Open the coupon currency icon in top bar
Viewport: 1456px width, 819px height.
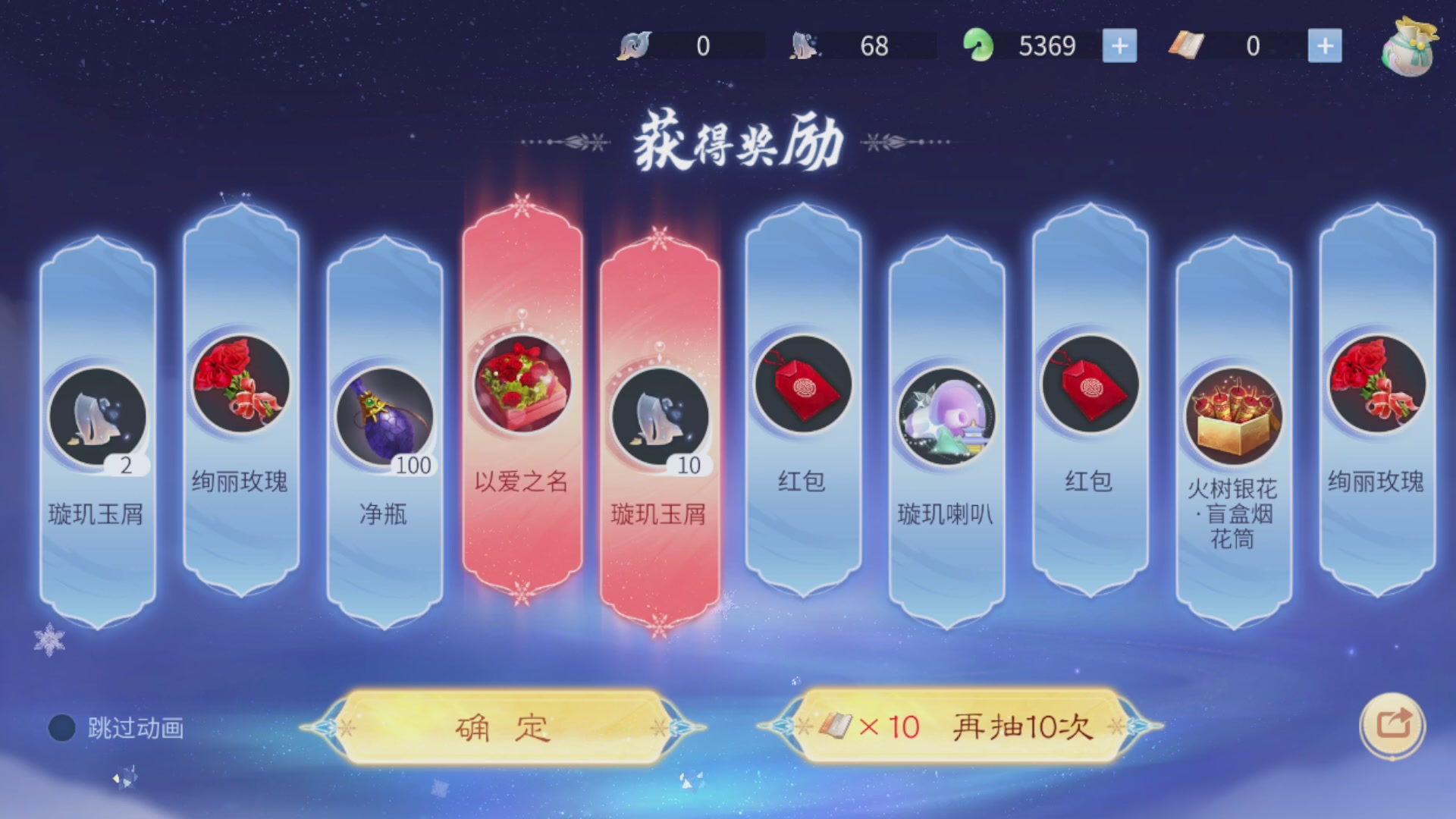click(635, 45)
